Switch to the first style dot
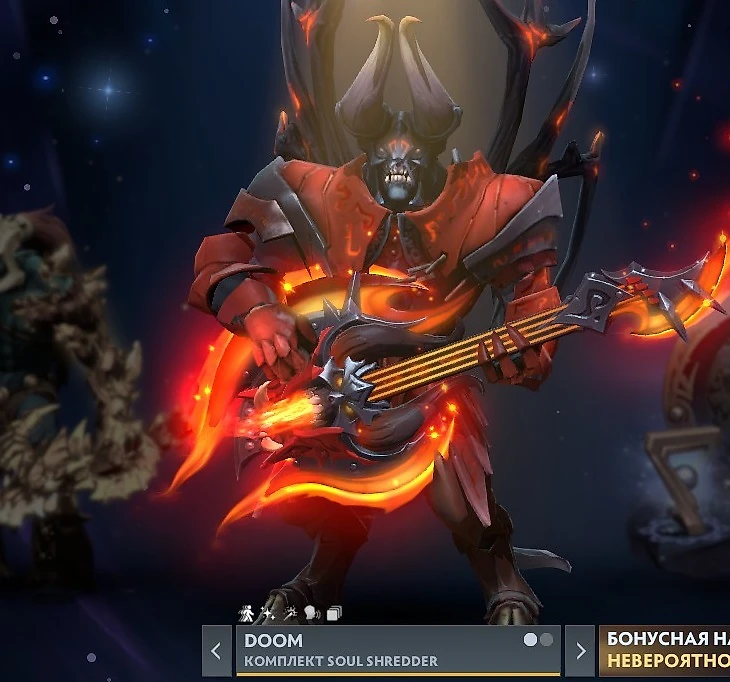This screenshot has width=730, height=682. point(530,640)
